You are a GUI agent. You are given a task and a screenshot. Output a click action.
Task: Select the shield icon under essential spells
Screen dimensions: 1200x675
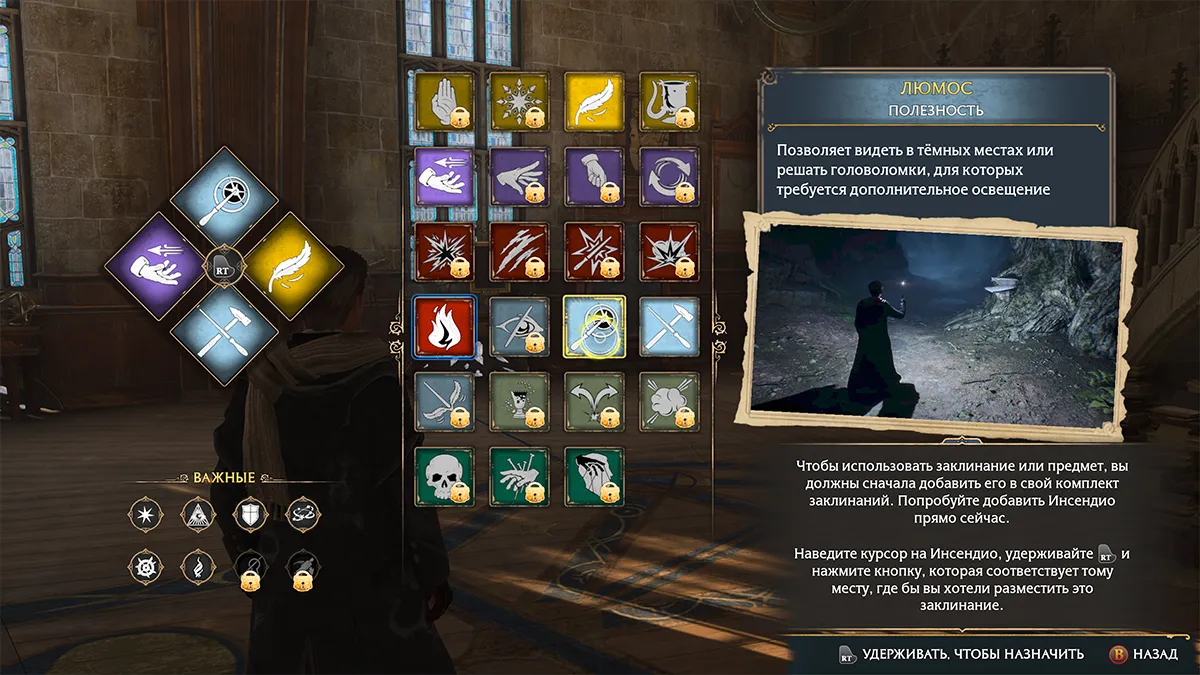click(250, 516)
